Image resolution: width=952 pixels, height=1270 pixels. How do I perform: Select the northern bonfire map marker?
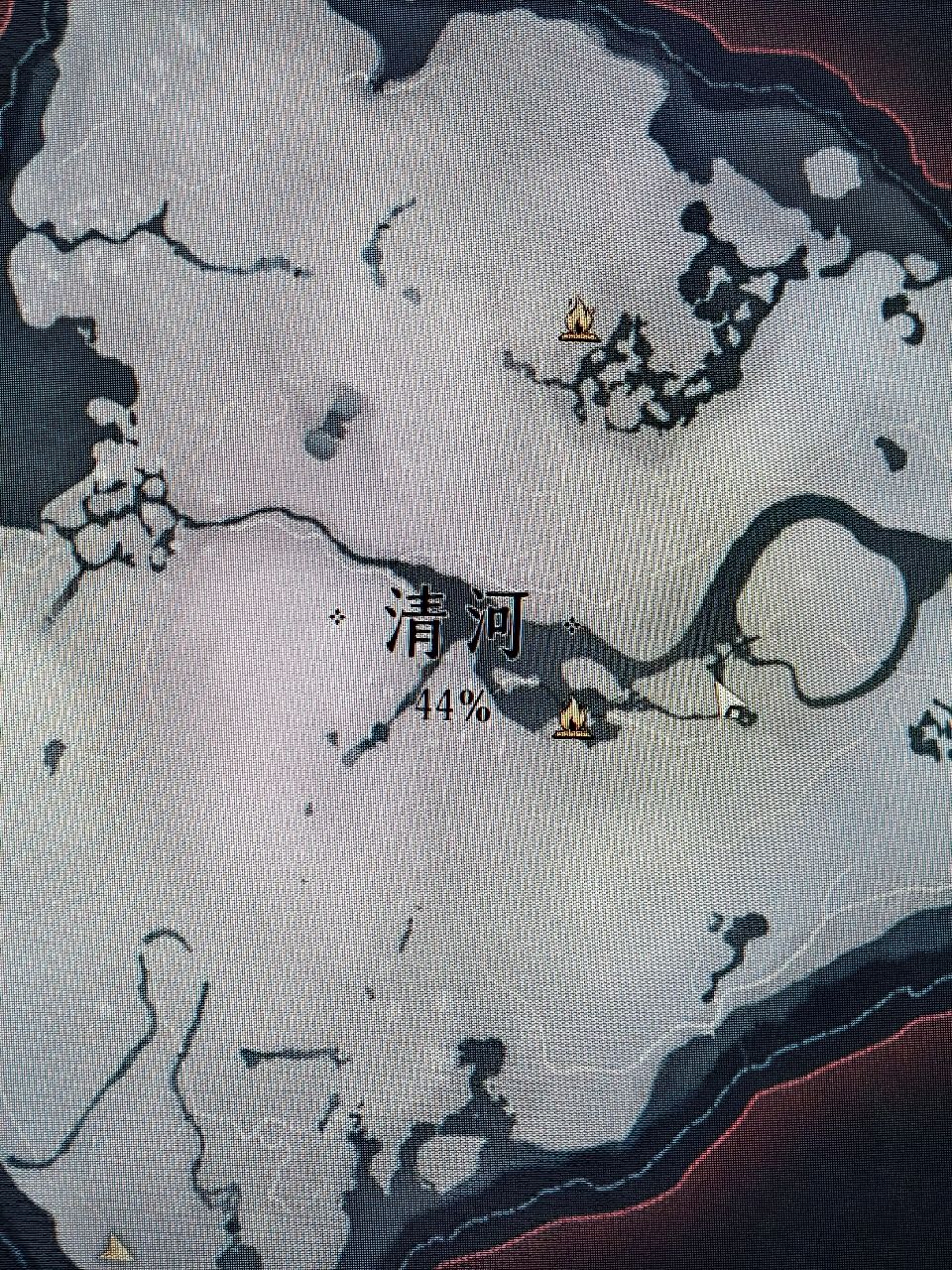point(579,320)
